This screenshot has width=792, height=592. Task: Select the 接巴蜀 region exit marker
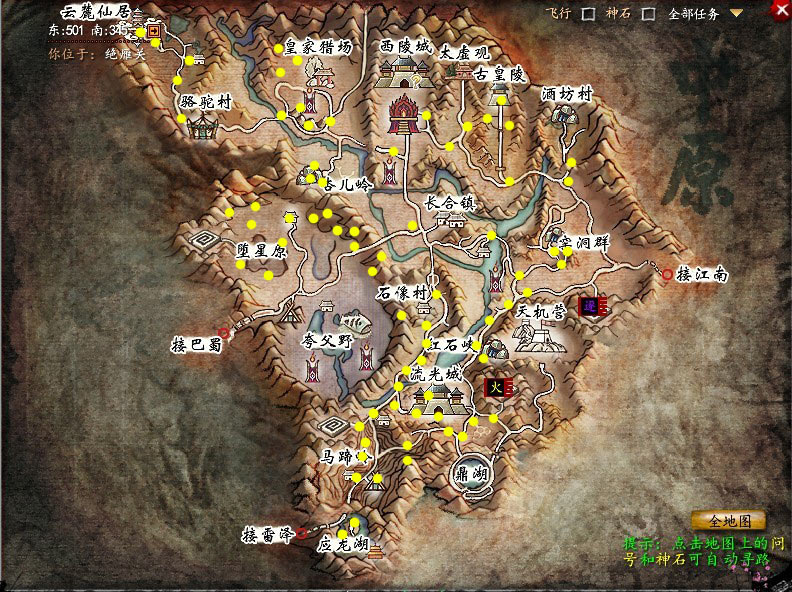[x=224, y=334]
